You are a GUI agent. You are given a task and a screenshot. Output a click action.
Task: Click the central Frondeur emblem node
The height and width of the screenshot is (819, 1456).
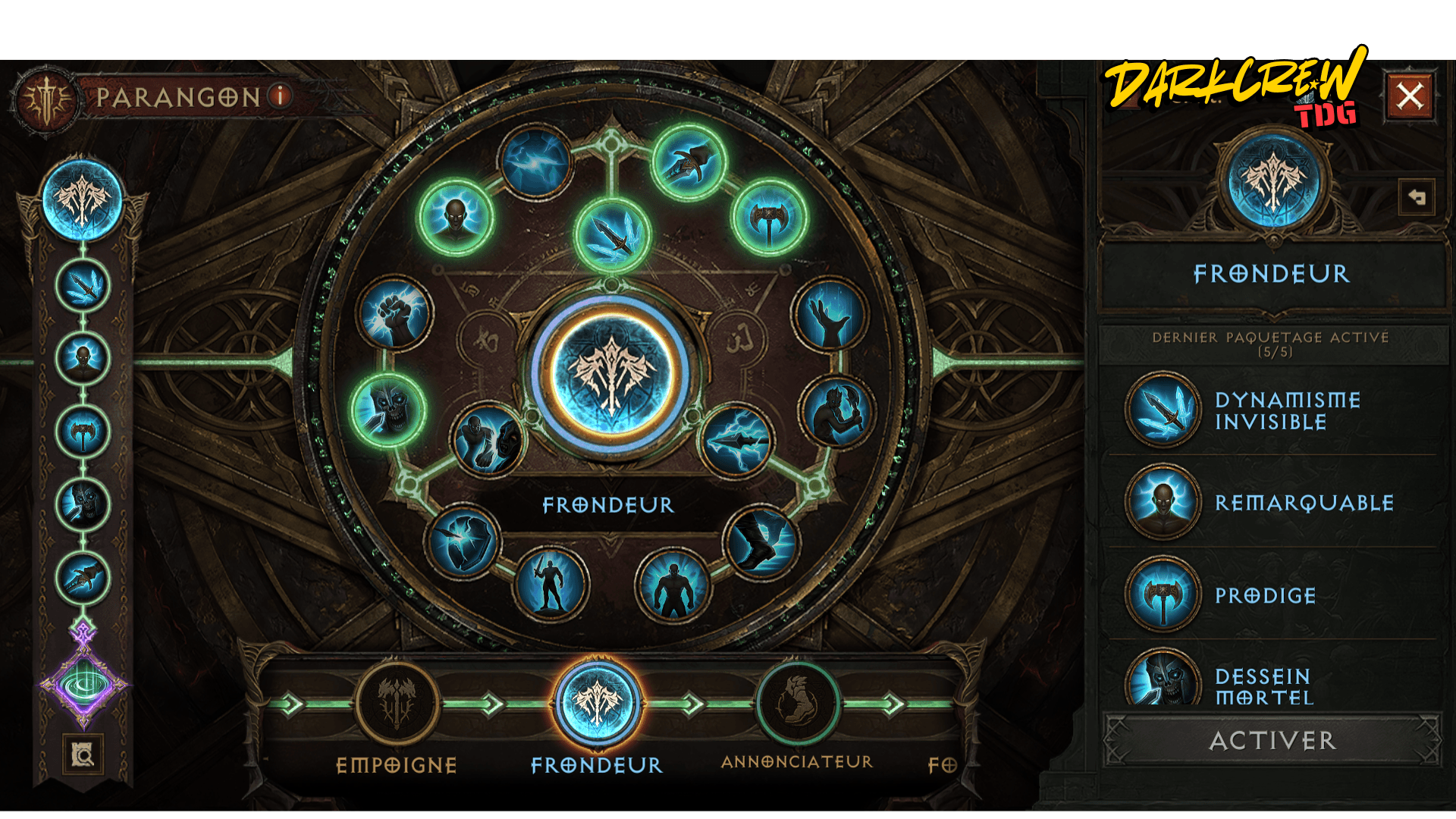tap(611, 374)
